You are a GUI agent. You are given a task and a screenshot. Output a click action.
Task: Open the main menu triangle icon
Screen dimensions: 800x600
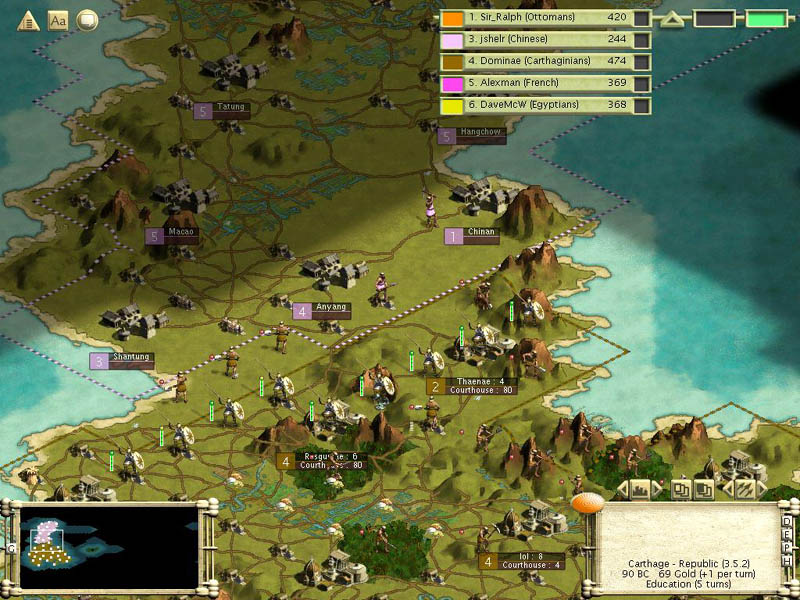(28, 19)
